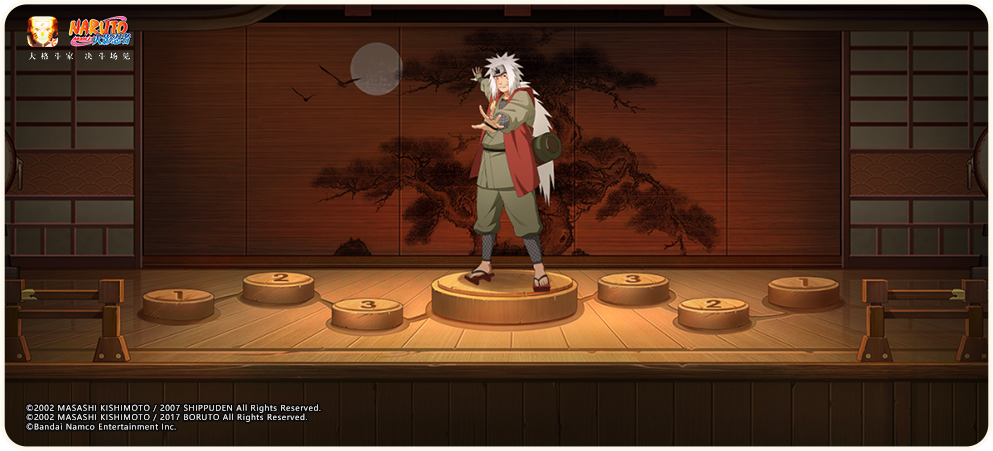The height and width of the screenshot is (451, 993).
Task: Click the Naruto game logo
Action: tap(100, 31)
